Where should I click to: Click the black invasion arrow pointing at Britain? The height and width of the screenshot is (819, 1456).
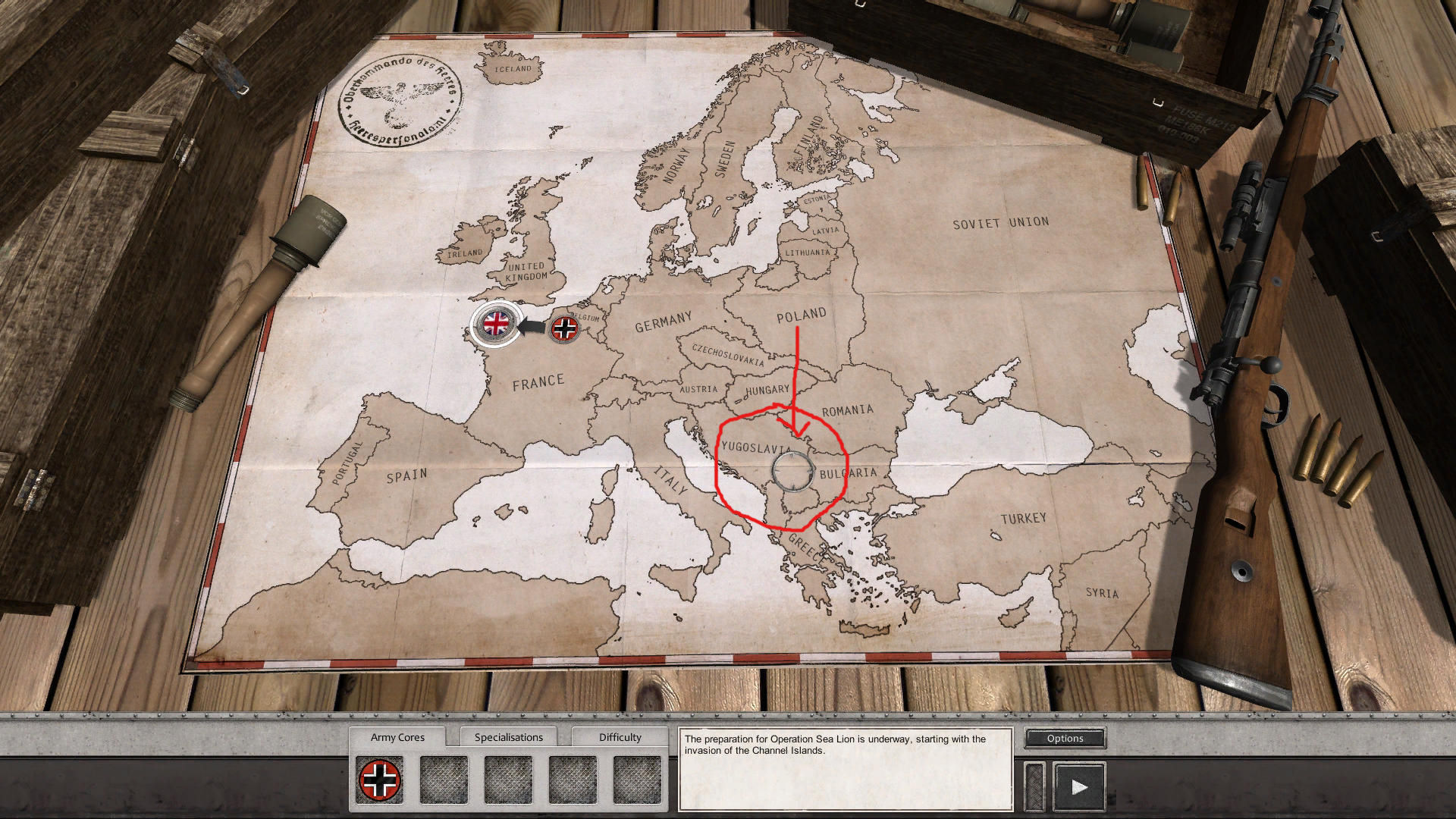point(531,327)
